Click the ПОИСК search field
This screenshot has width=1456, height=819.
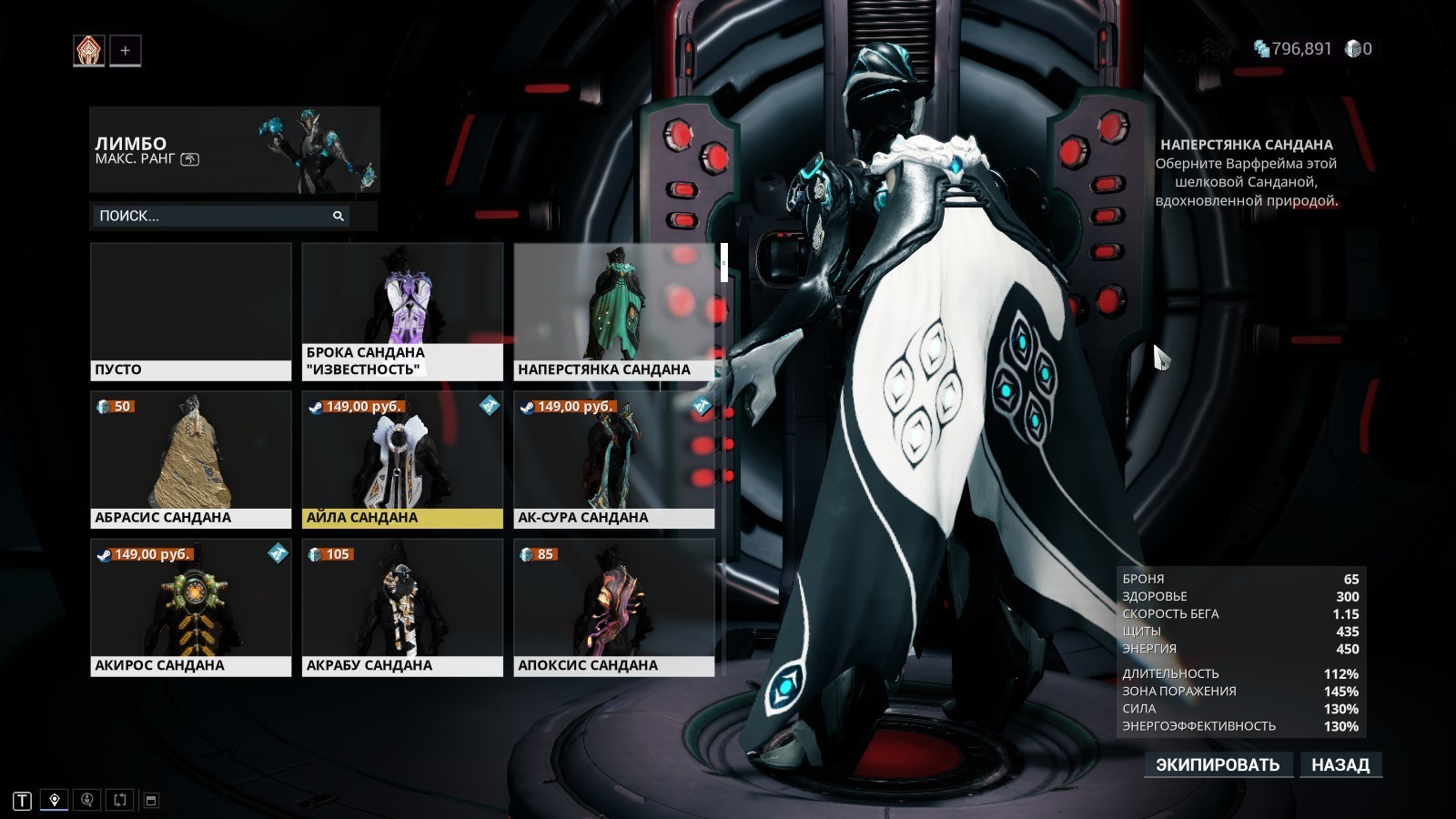214,216
